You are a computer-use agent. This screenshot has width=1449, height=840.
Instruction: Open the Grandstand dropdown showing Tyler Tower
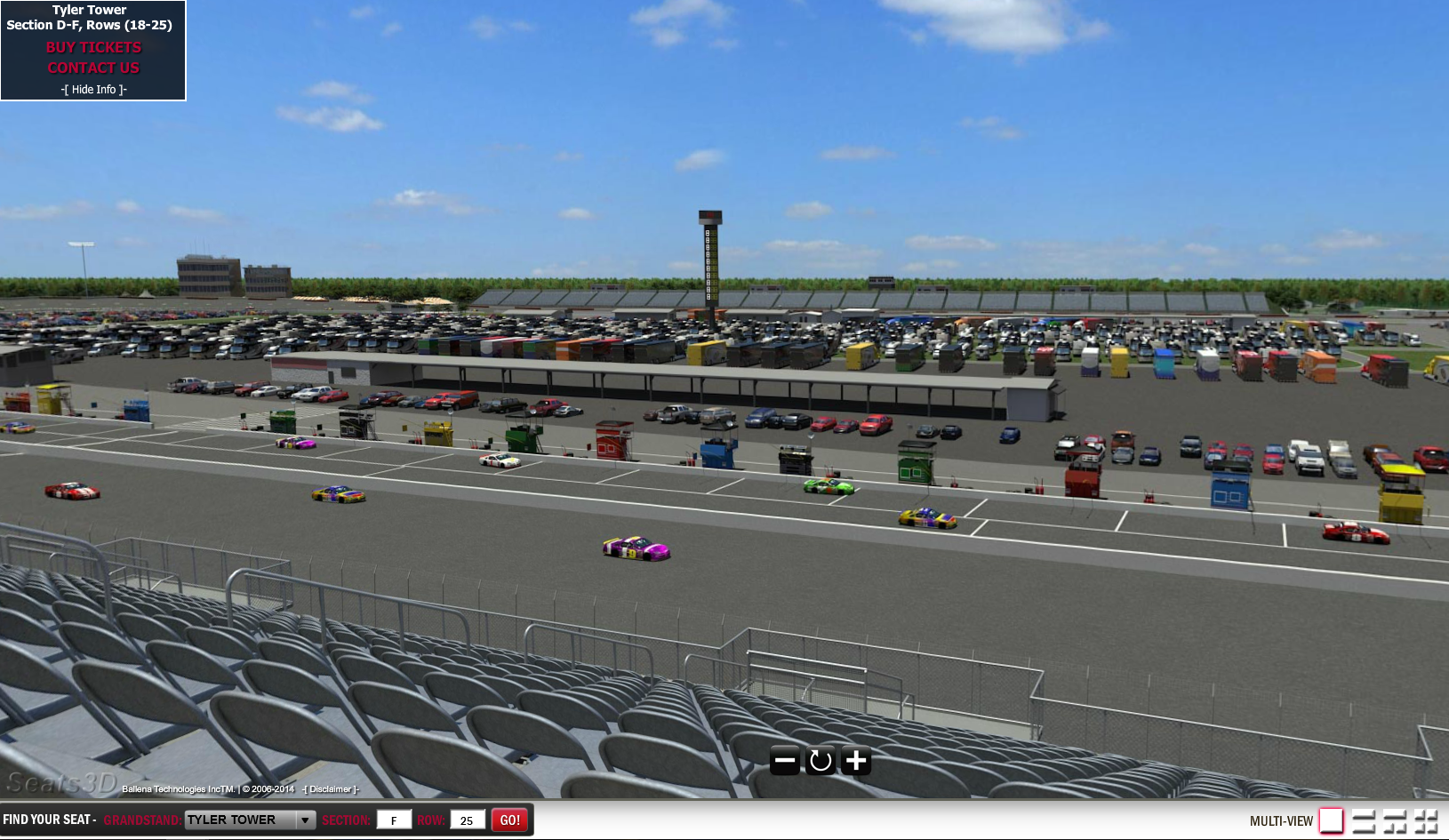pos(250,820)
